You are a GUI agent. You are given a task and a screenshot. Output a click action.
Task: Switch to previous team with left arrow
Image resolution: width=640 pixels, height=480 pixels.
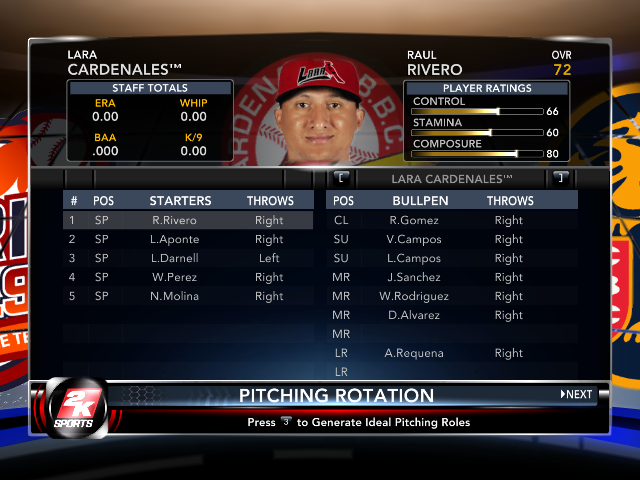click(x=341, y=177)
